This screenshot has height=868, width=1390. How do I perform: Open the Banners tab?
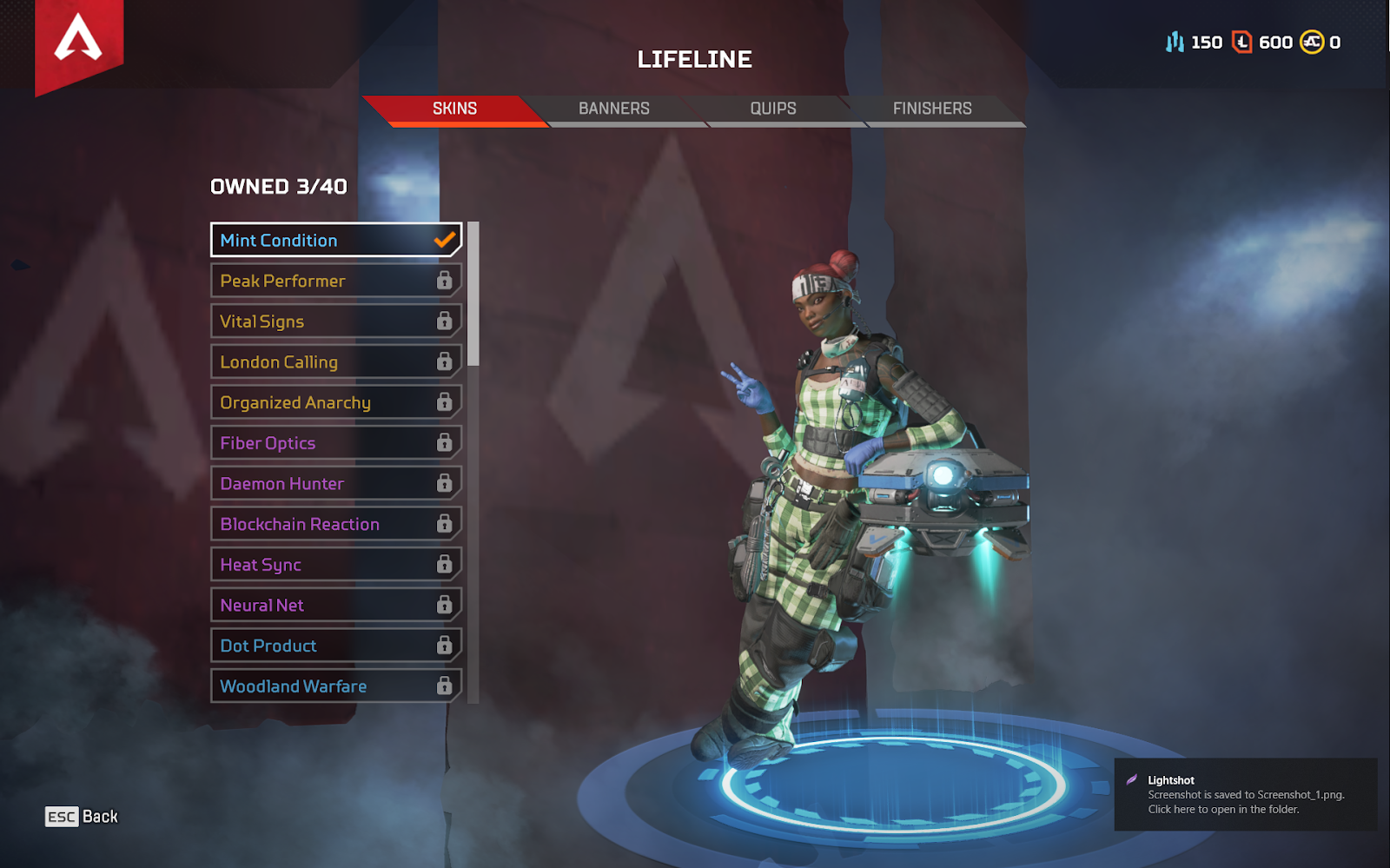tap(614, 109)
